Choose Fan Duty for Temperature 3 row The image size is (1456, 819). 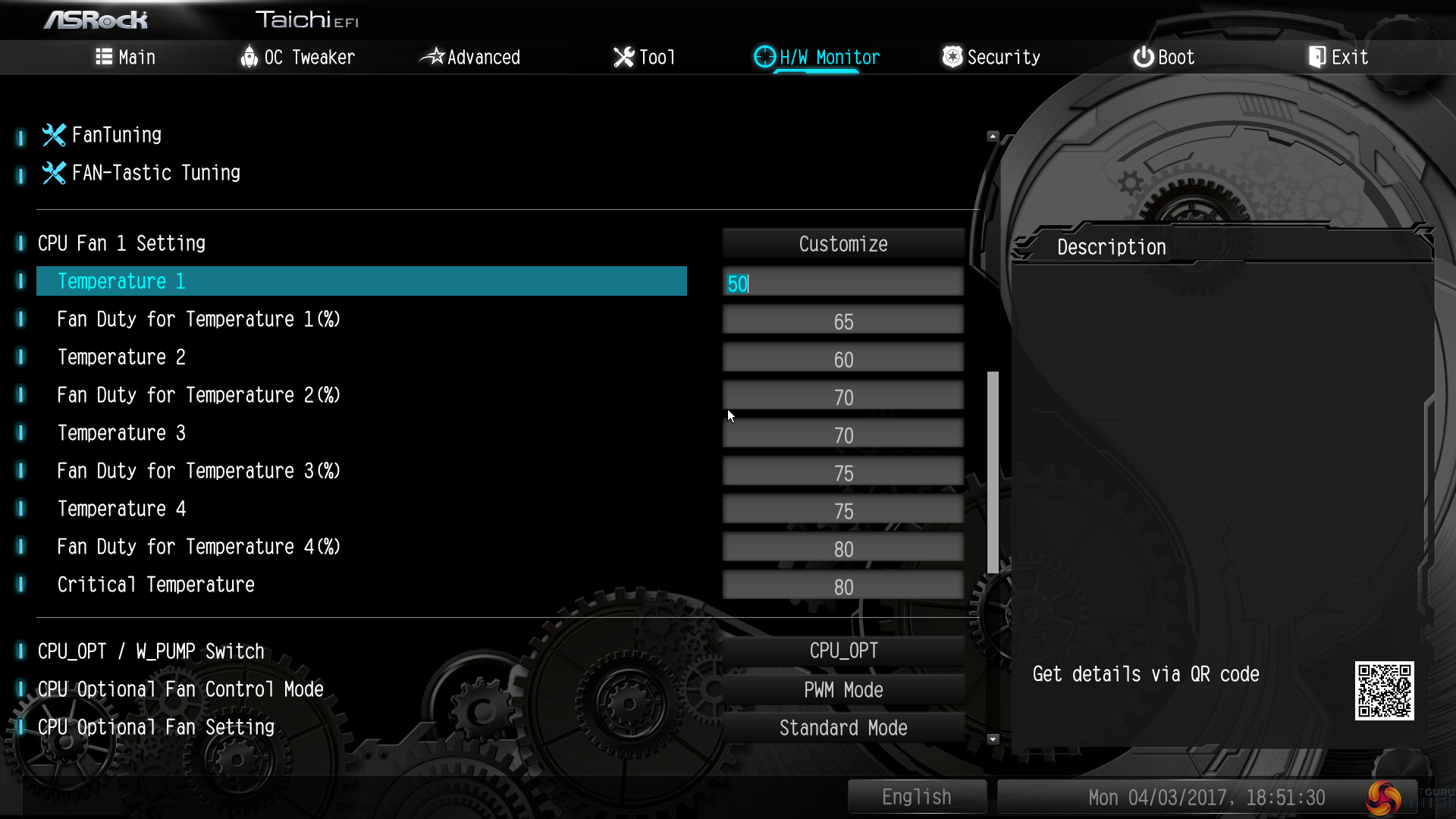[x=199, y=471]
